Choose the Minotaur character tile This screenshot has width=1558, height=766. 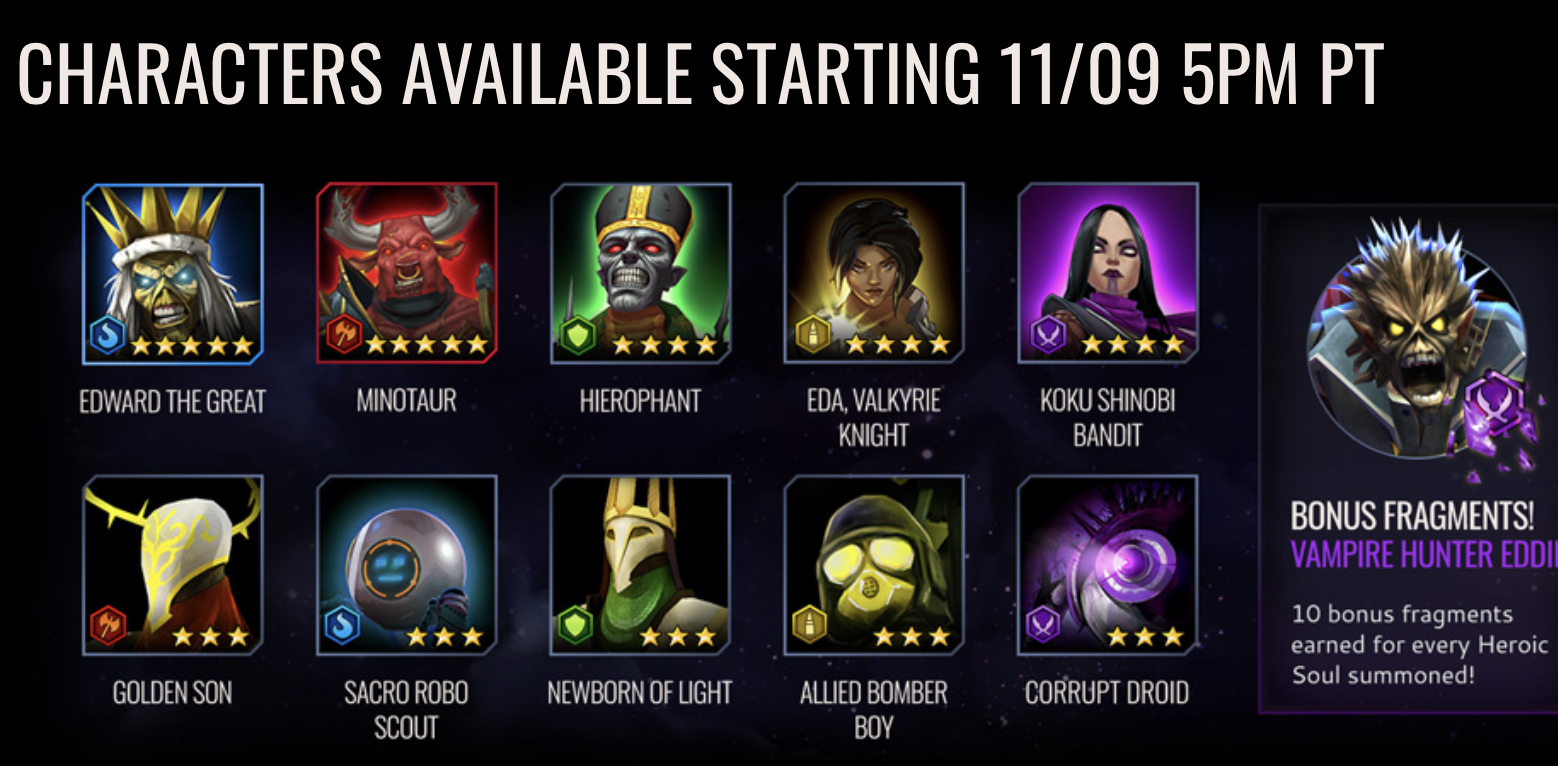(x=407, y=273)
